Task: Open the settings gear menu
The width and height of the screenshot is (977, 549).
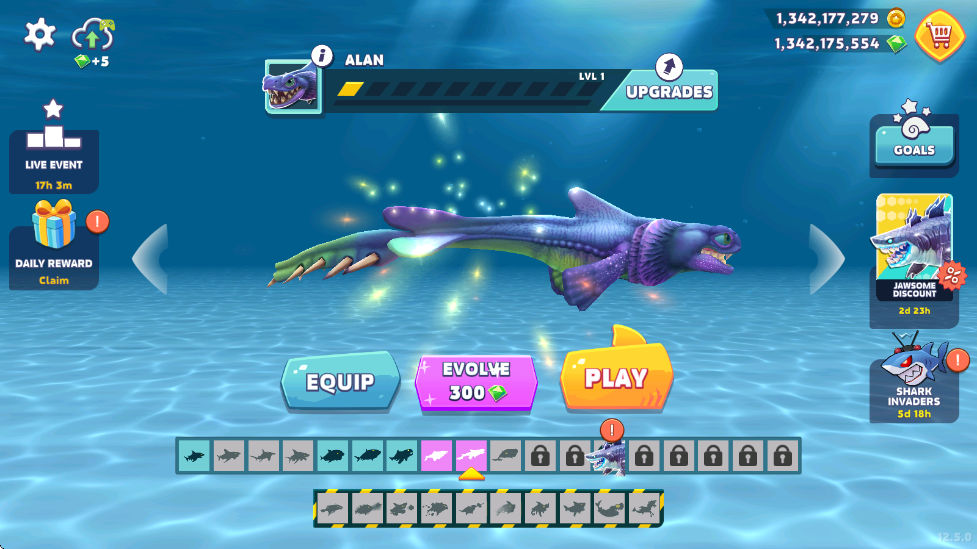Action: (39, 35)
